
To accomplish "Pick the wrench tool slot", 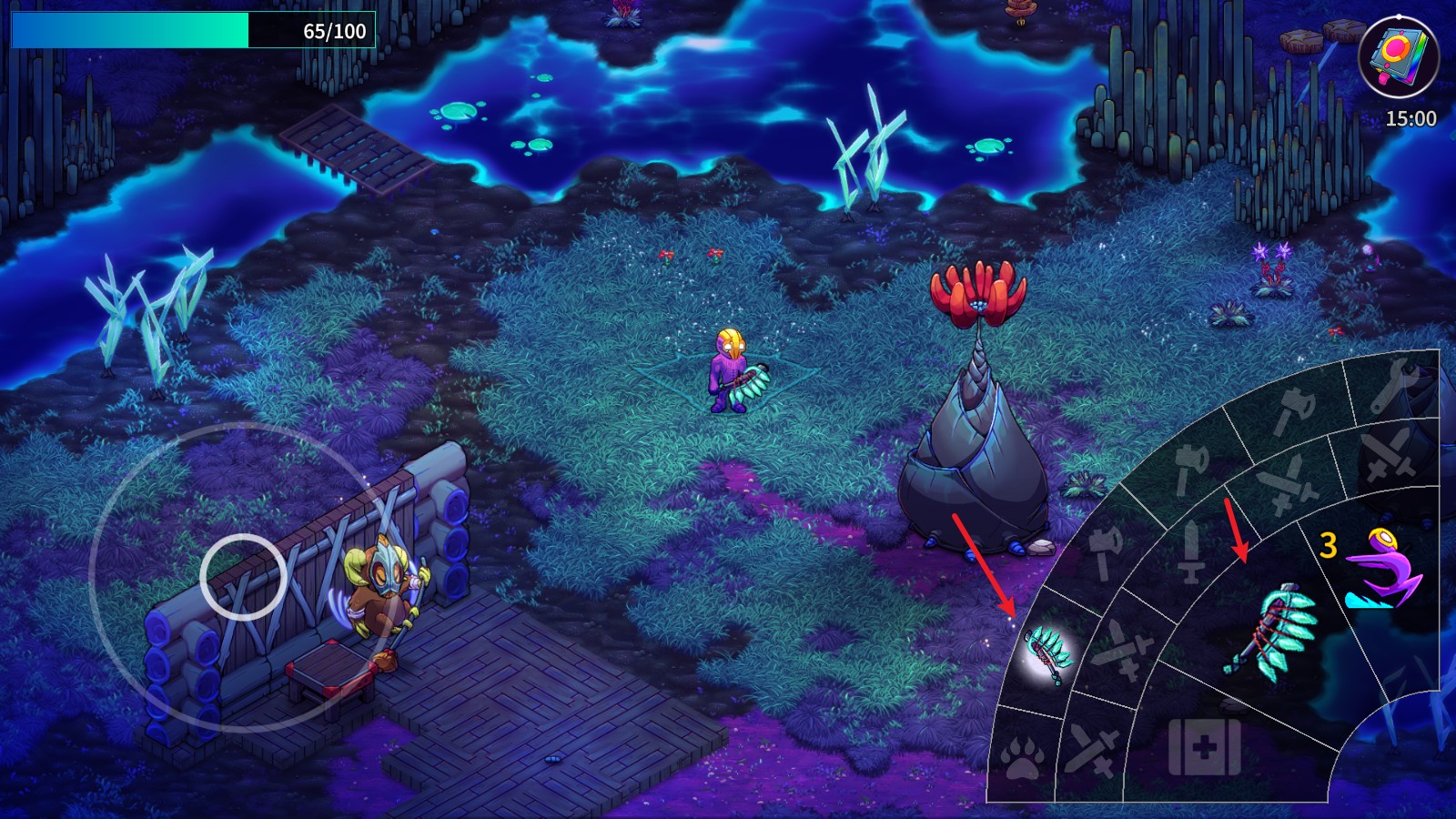I will pos(1392,384).
